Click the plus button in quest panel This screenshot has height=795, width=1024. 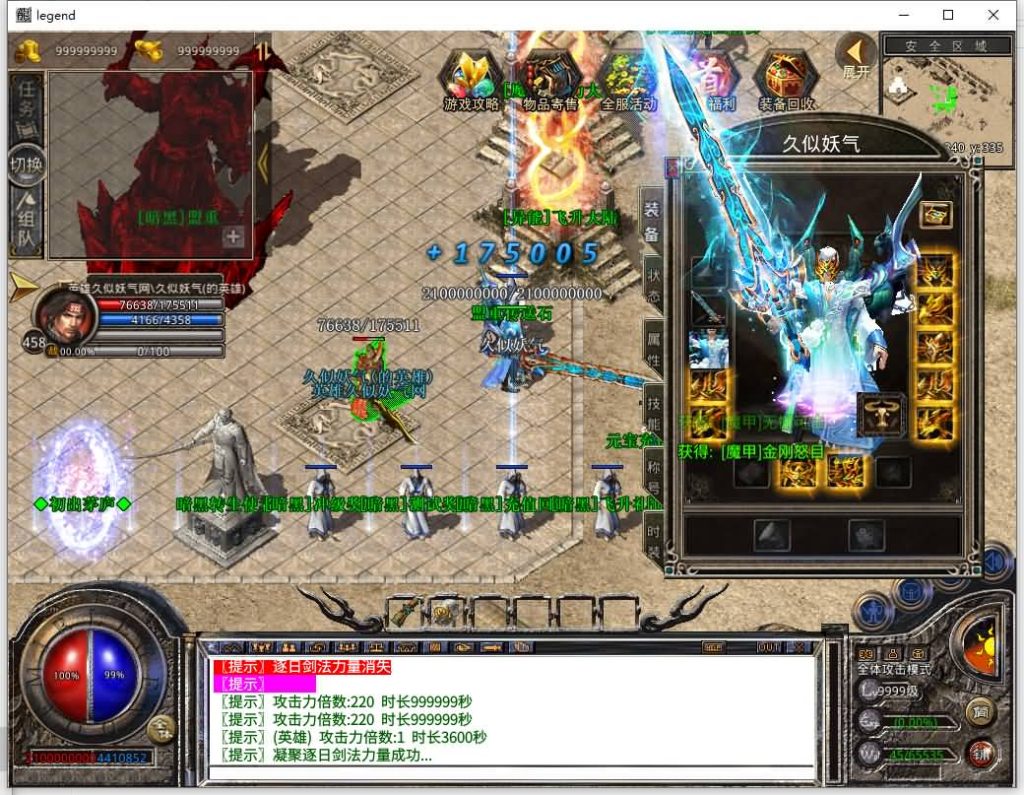click(x=233, y=237)
